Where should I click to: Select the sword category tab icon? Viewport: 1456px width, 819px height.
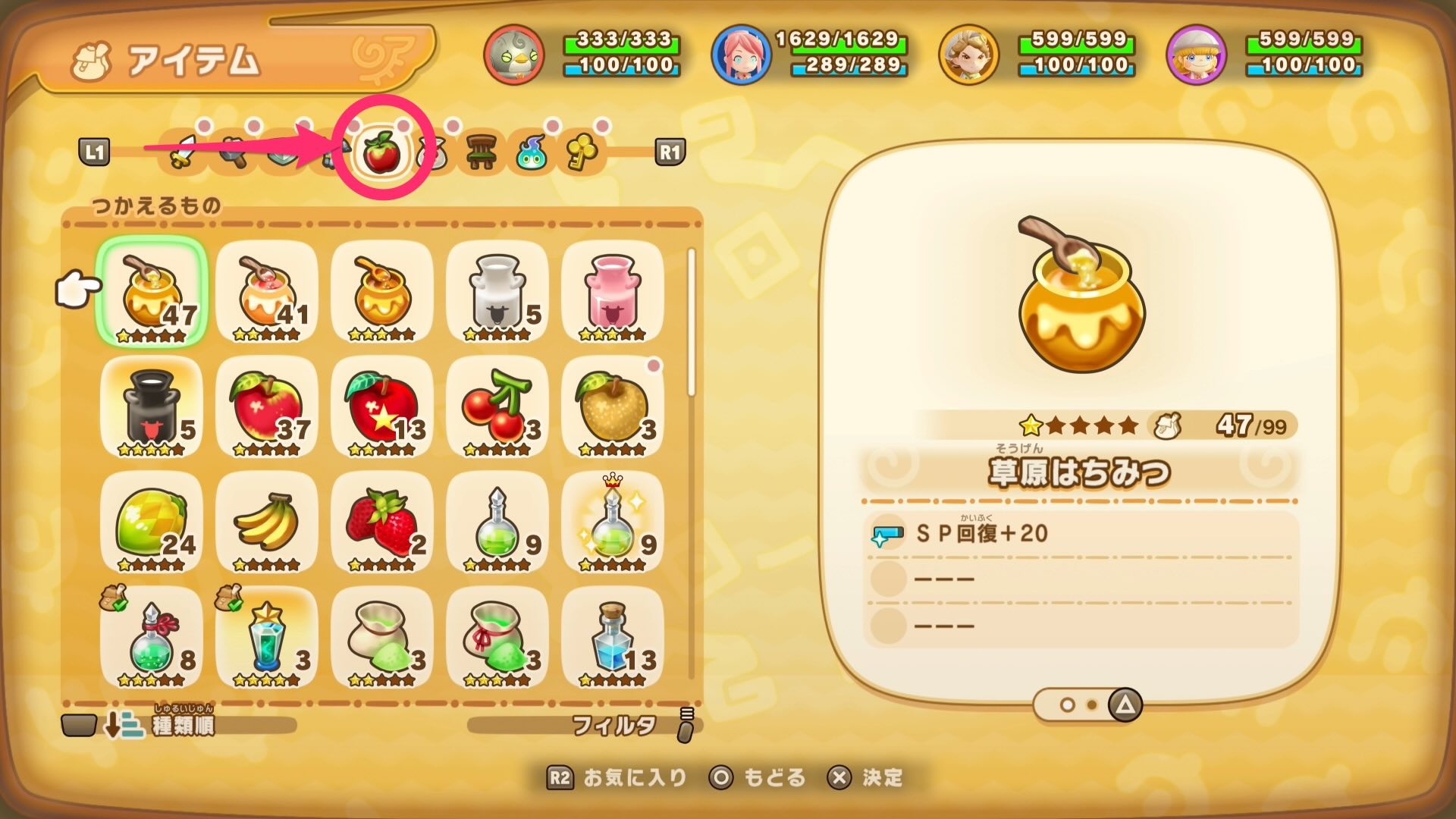[x=180, y=155]
